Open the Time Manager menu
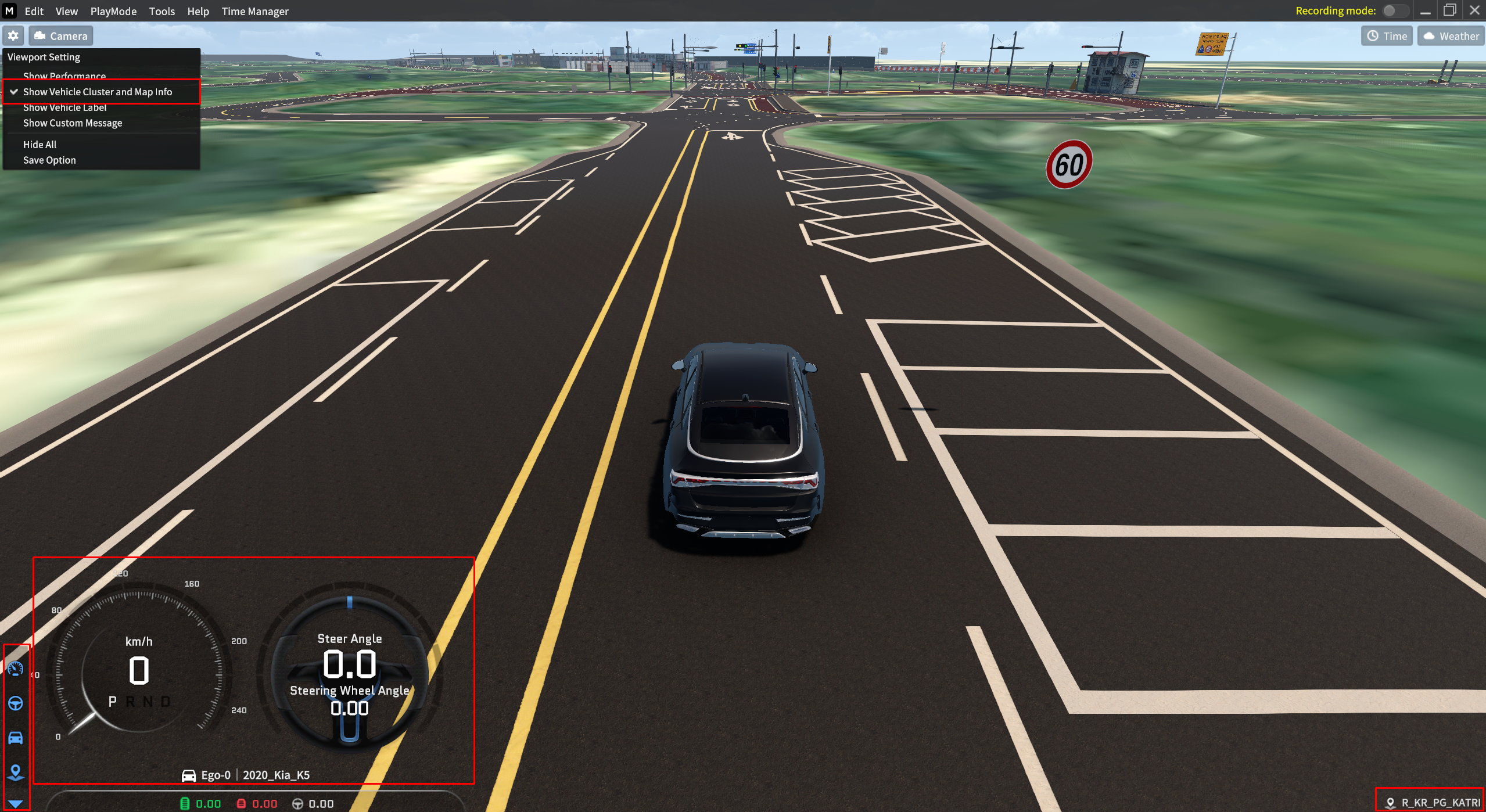 click(x=254, y=11)
